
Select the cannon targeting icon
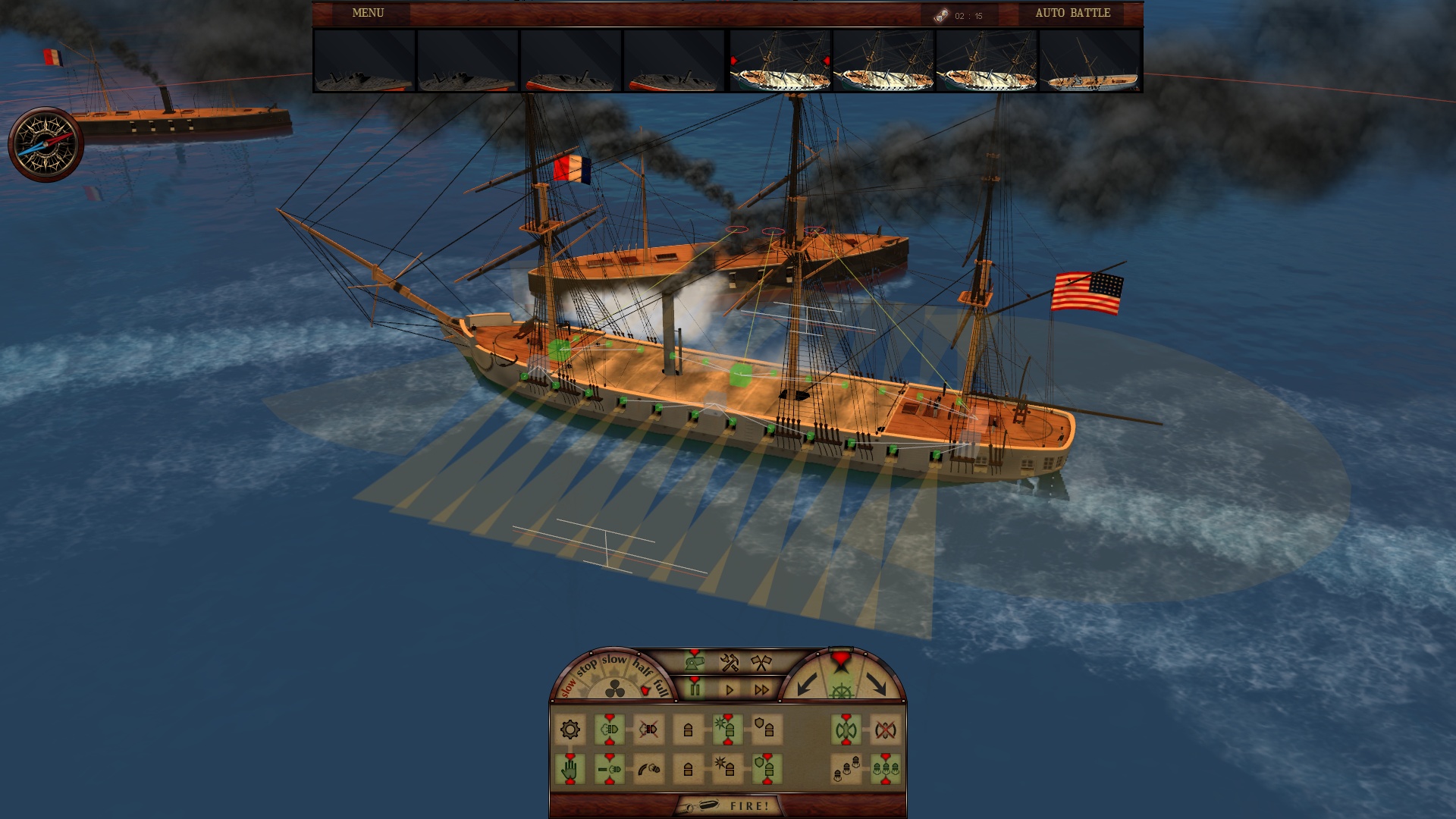click(x=695, y=661)
